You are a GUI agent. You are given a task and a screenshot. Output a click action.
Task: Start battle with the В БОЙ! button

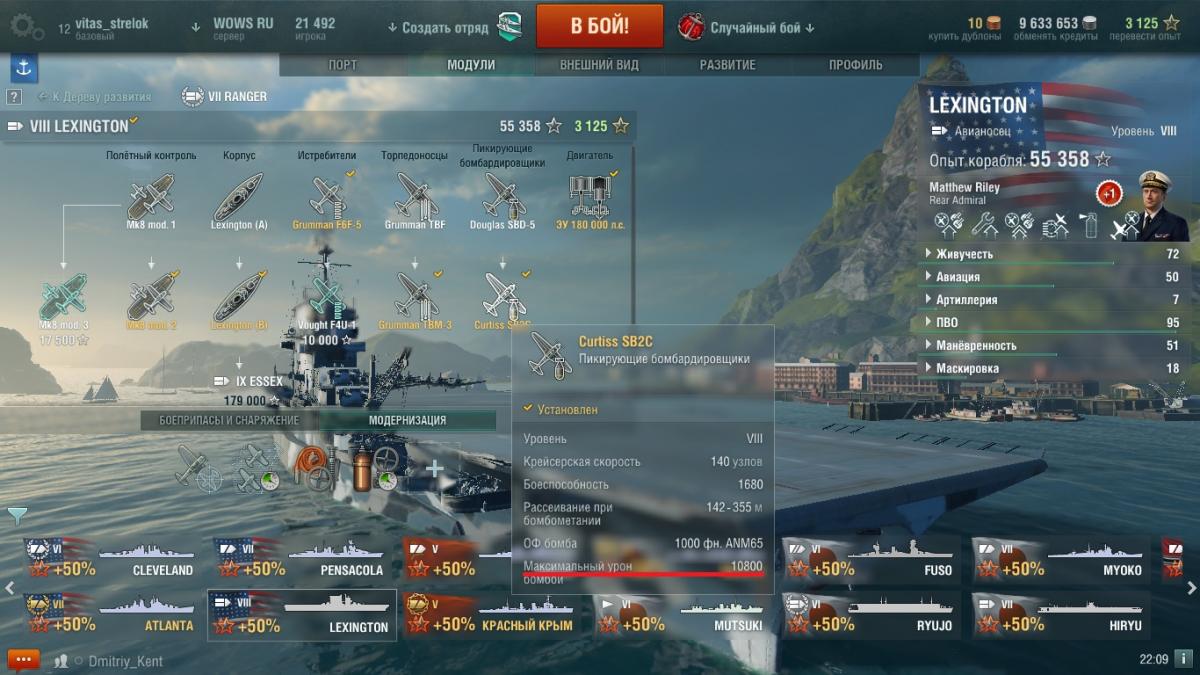pyautogui.click(x=599, y=26)
